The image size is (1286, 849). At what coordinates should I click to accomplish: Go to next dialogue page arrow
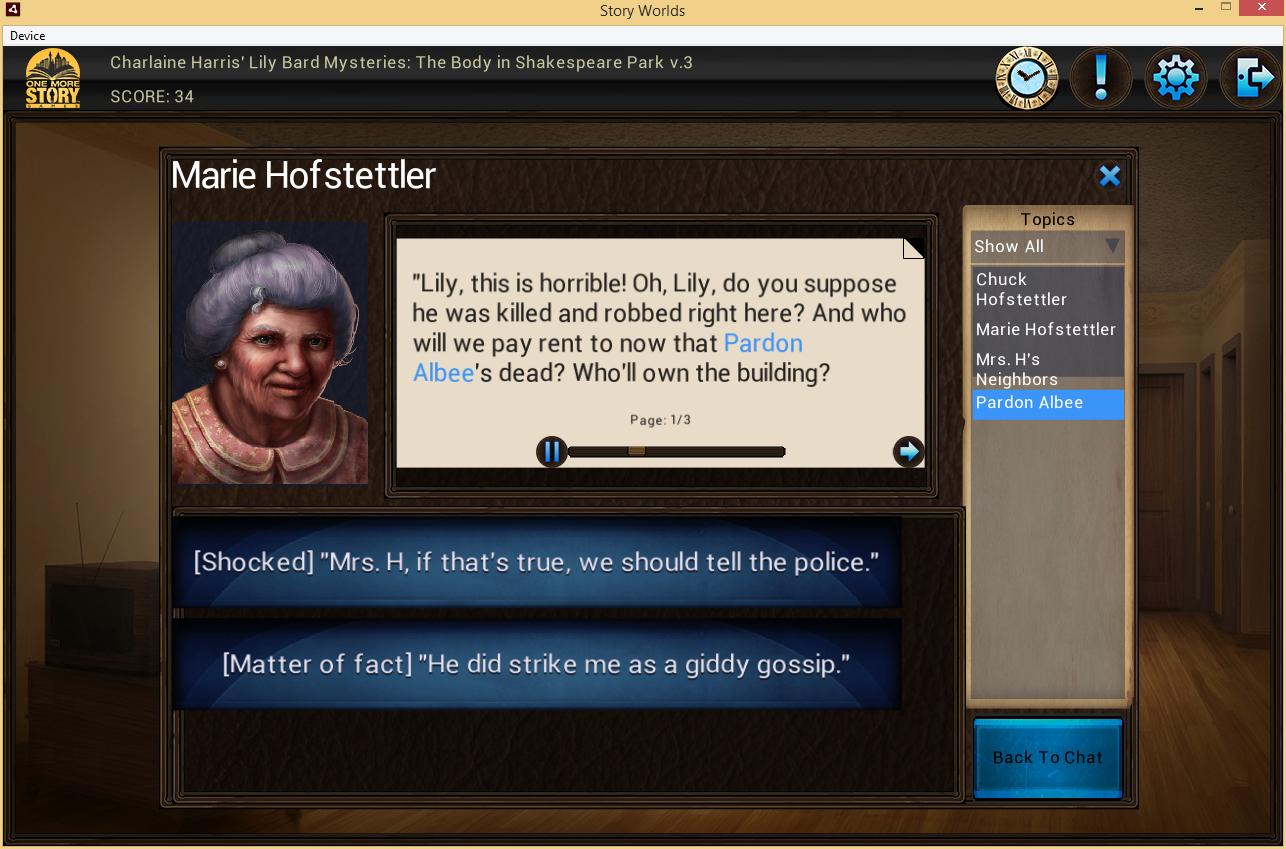(x=908, y=452)
